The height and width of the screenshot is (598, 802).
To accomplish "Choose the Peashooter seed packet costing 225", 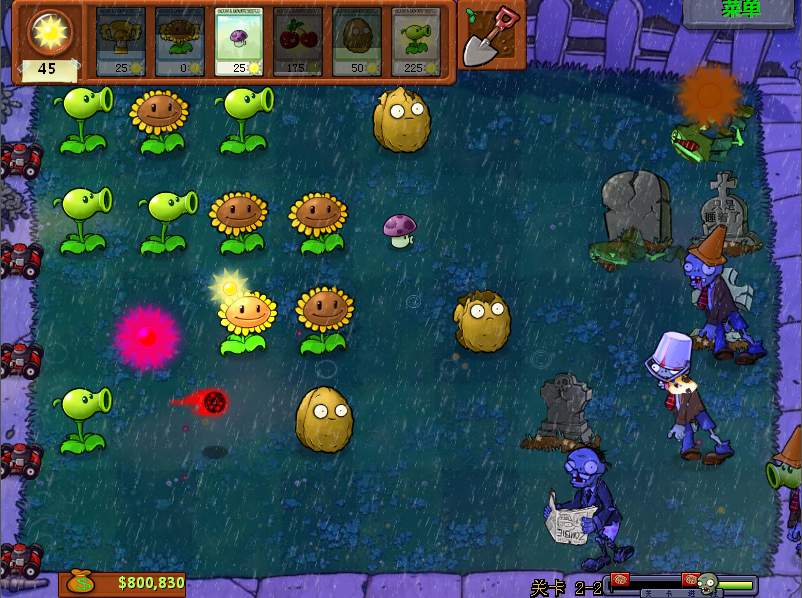I will 416,42.
